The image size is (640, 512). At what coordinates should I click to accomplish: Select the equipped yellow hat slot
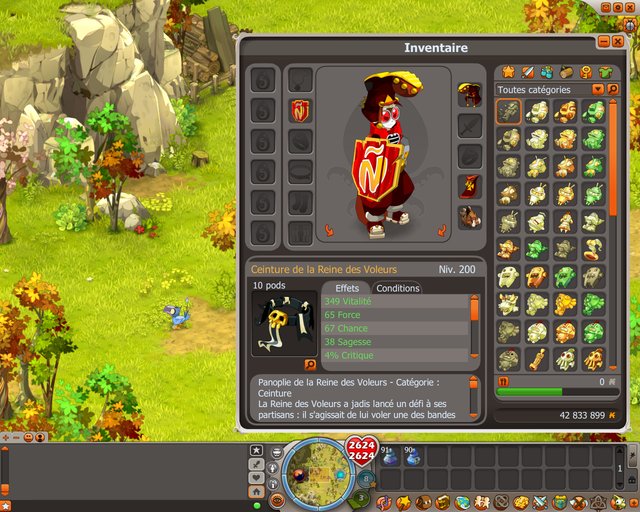[x=470, y=95]
